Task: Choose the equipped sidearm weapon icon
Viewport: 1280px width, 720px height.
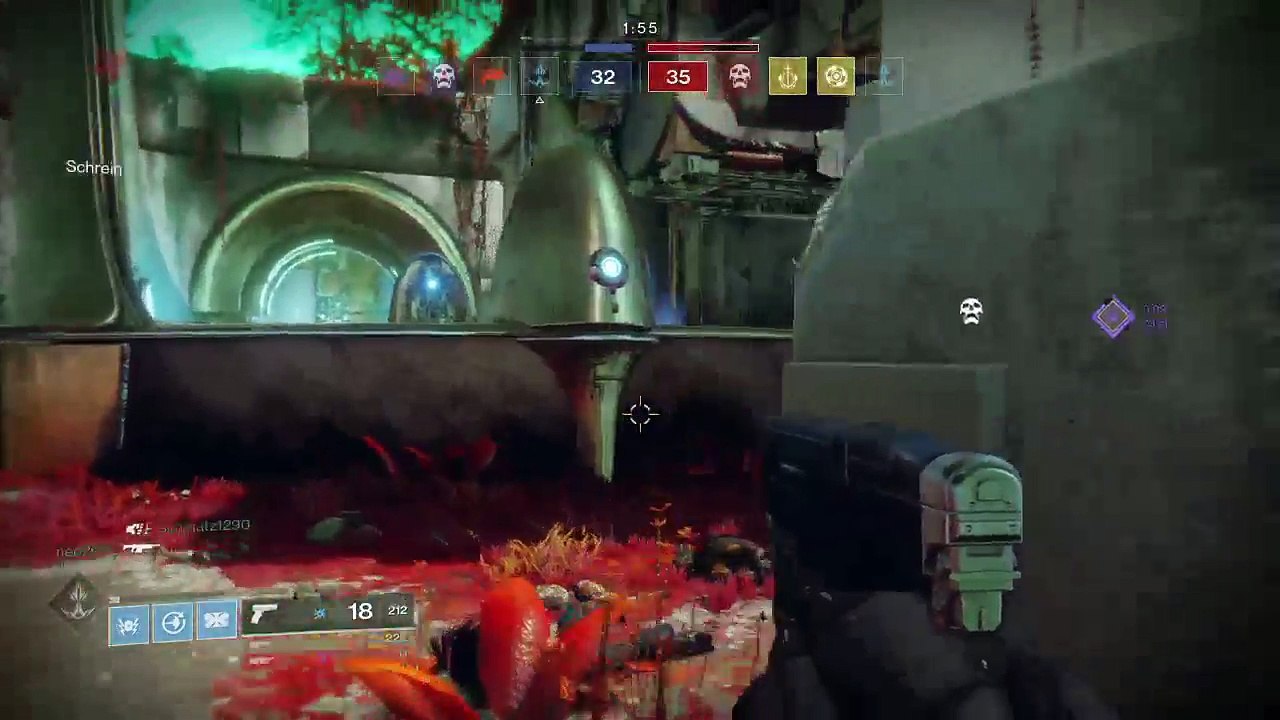Action: (x=264, y=614)
